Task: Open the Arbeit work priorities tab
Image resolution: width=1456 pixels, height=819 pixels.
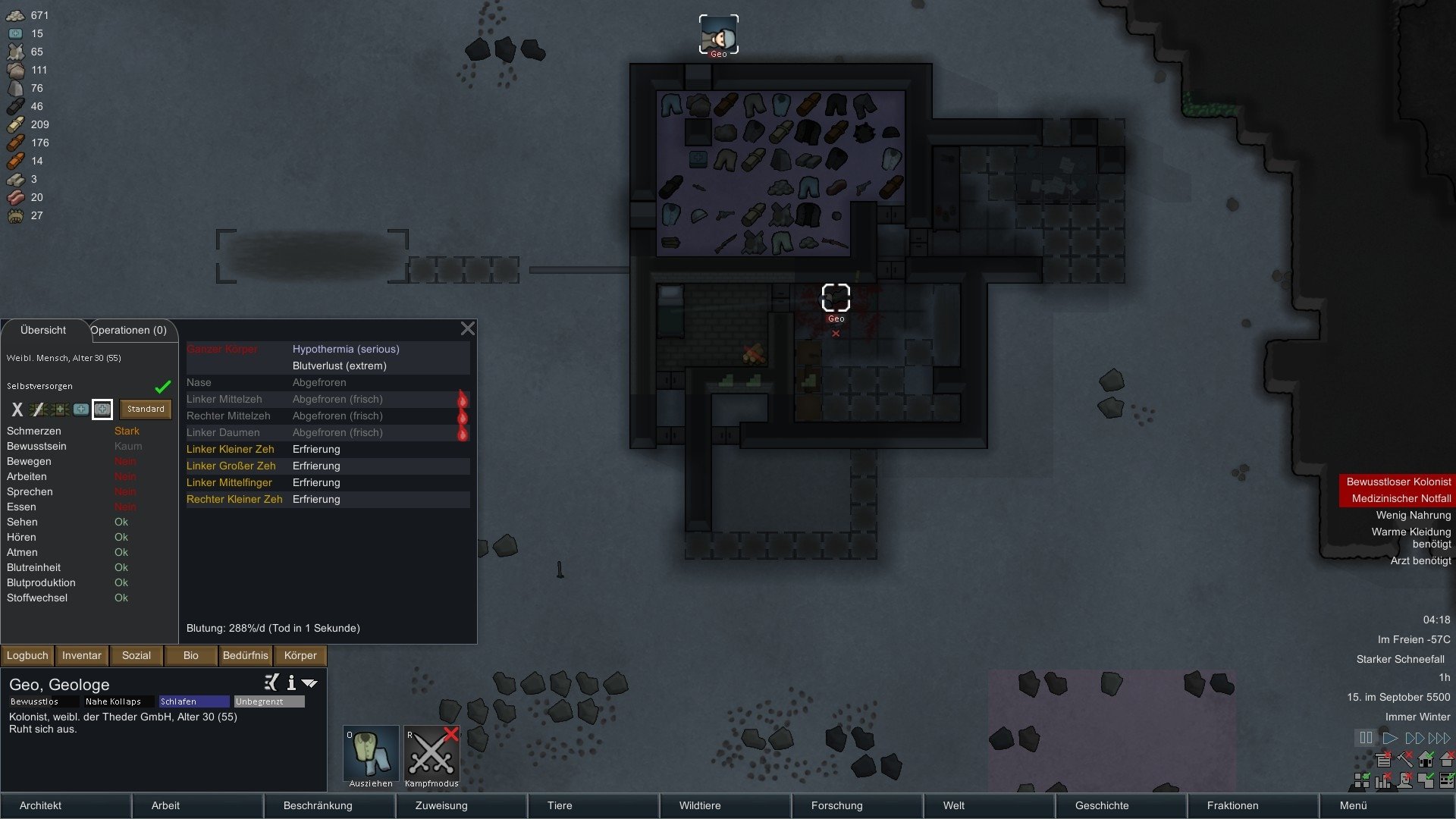Action: coord(165,805)
